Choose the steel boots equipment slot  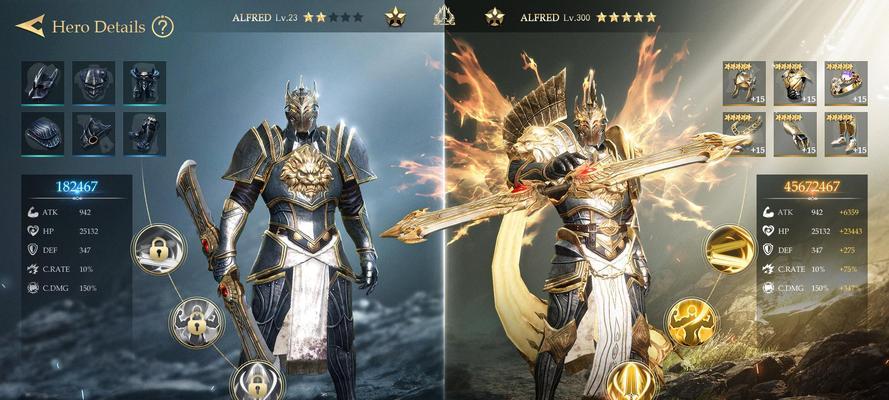click(x=144, y=132)
